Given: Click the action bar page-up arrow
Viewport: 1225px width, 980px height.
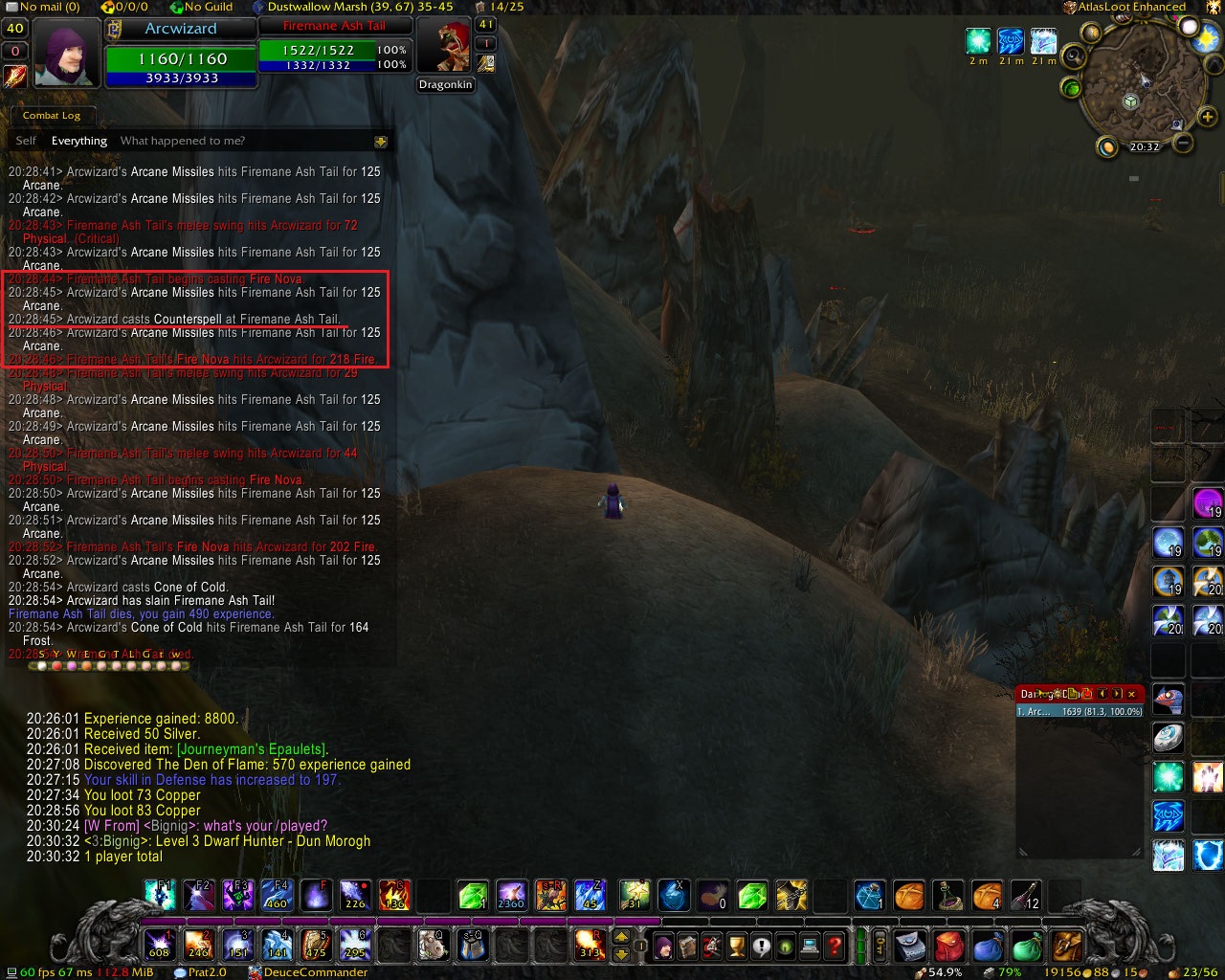Looking at the screenshot, I should pyautogui.click(x=620, y=935).
